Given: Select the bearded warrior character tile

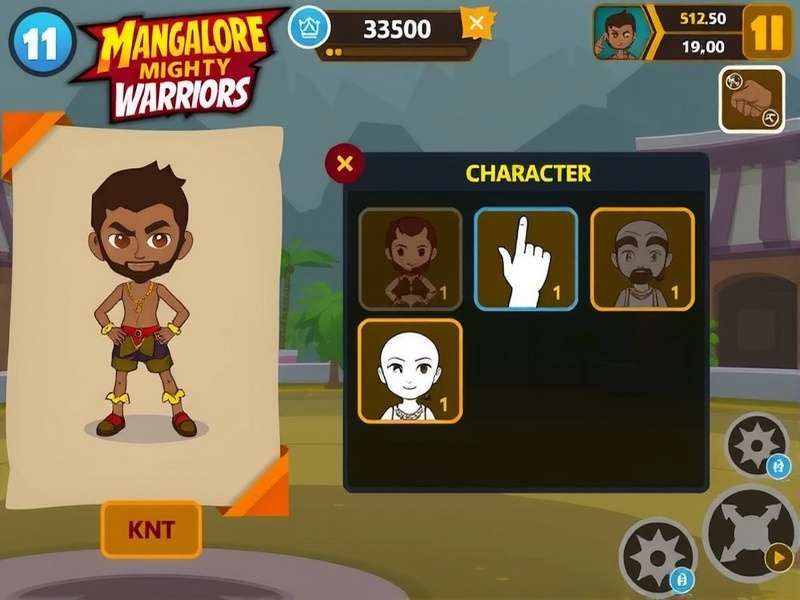Looking at the screenshot, I should coord(410,259).
